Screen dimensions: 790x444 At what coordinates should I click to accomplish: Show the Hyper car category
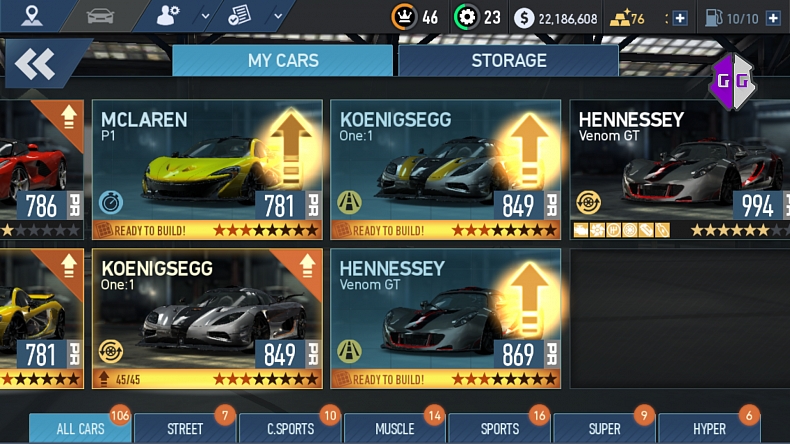(x=709, y=429)
